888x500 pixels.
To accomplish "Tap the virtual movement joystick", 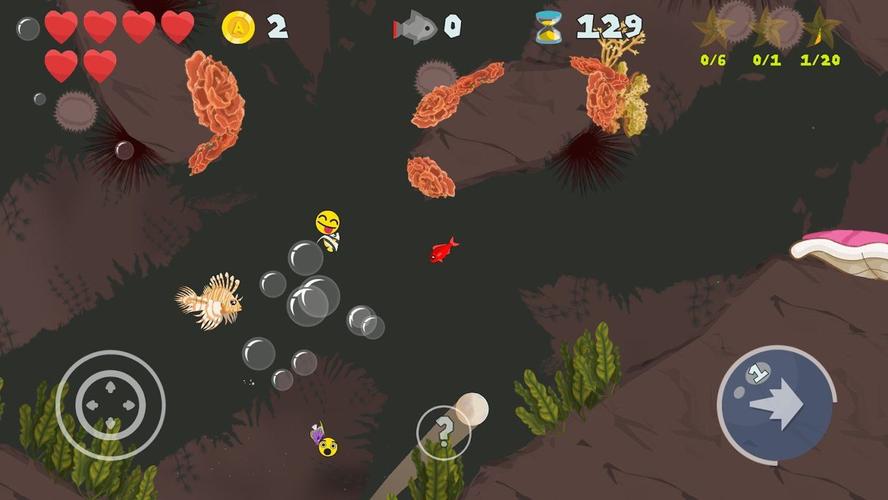I will point(110,404).
